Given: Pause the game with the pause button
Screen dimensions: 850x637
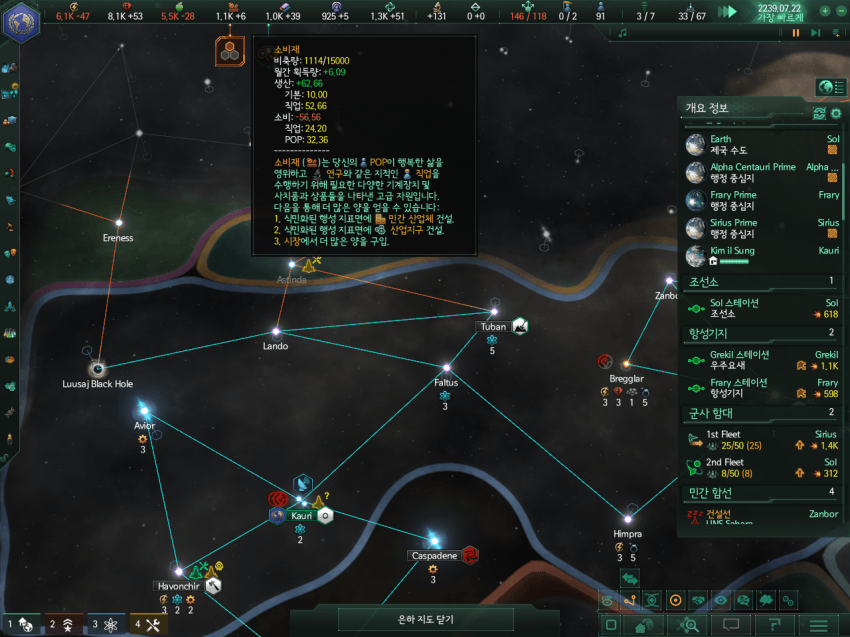Looking at the screenshot, I should click(797, 33).
